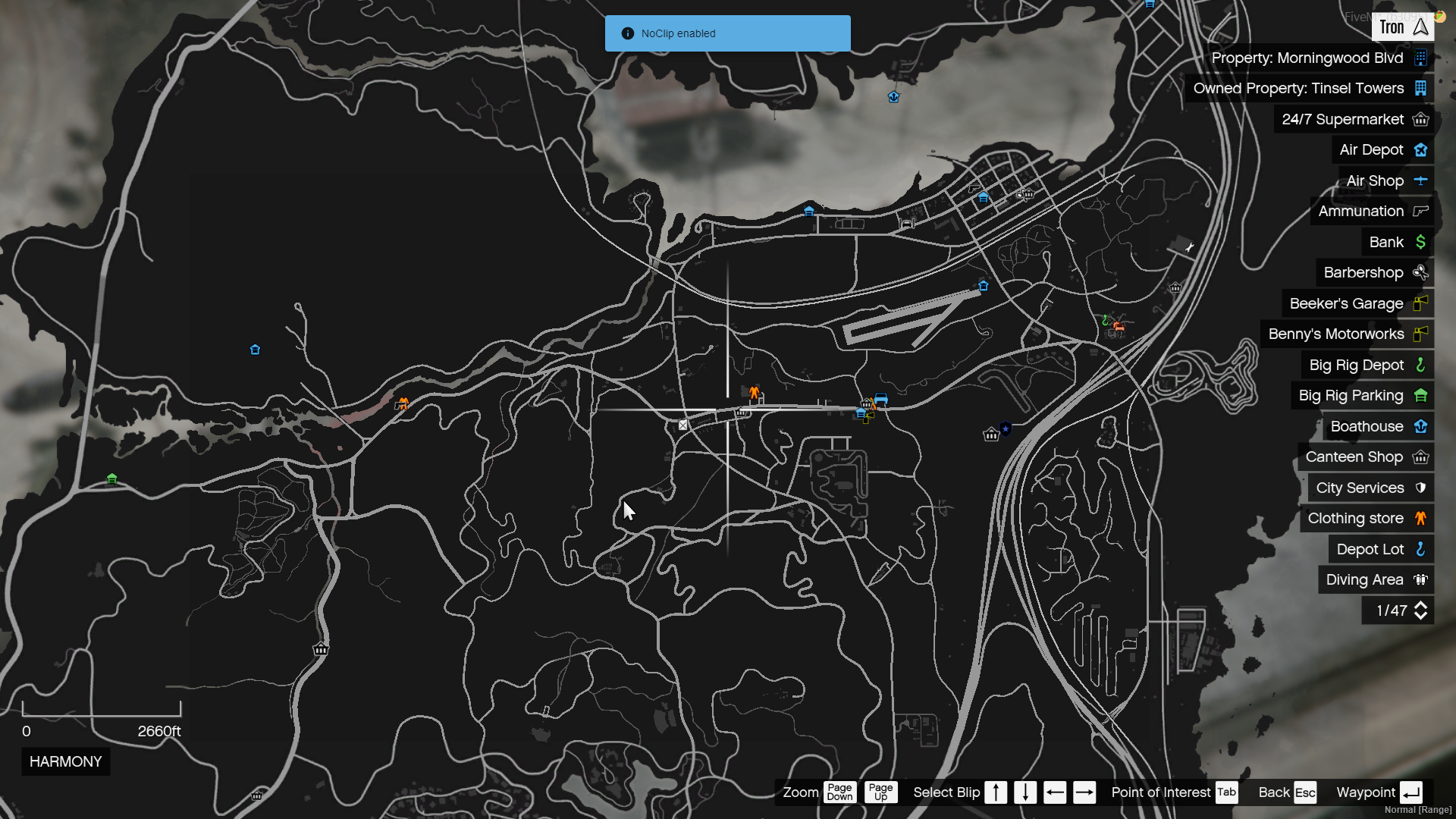Screen dimensions: 1456x819
Task: Choose Owned Property: Tinsel Towers entry
Action: tap(1309, 89)
